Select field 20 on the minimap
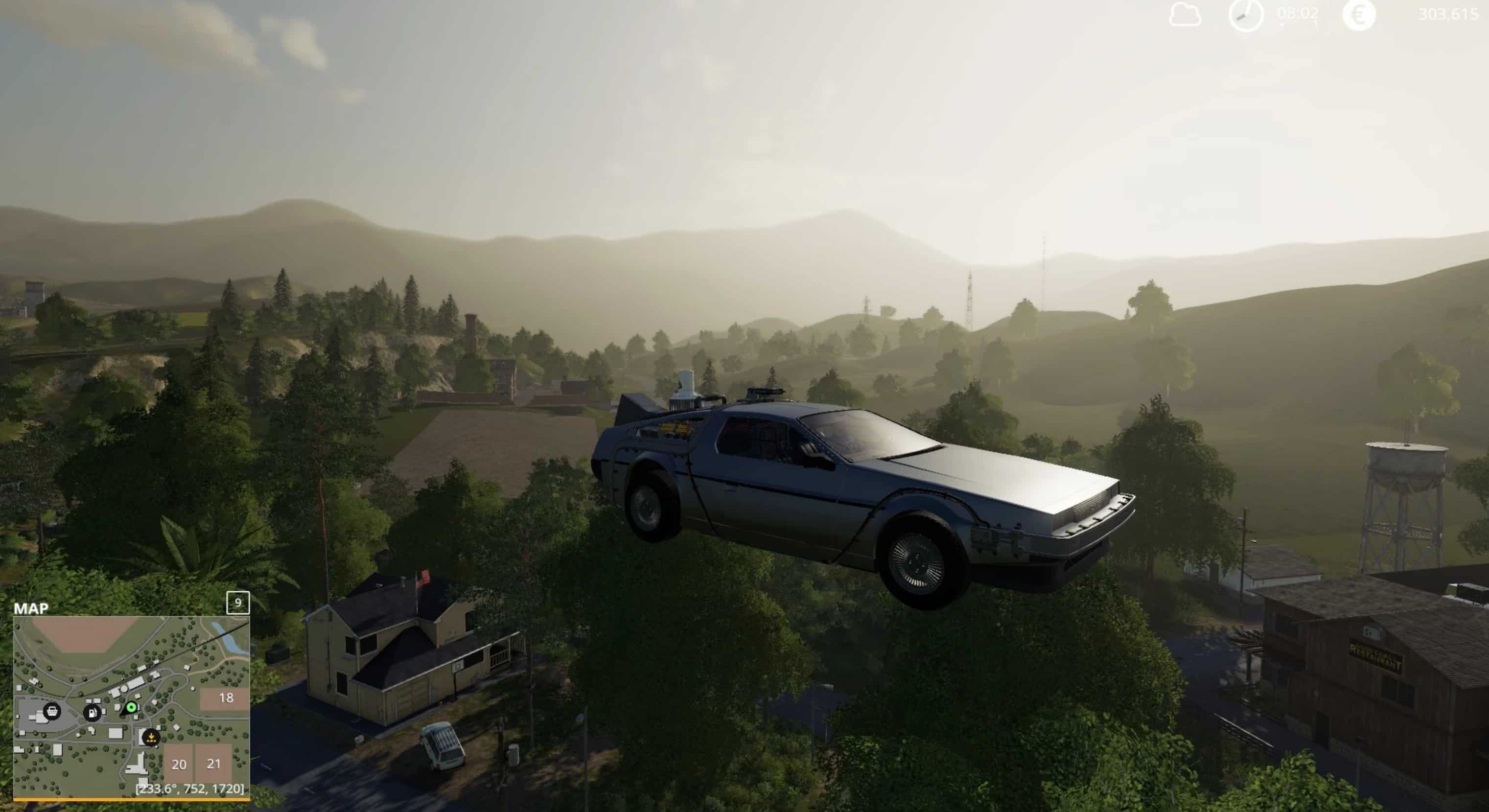This screenshot has width=1489, height=812. point(179,764)
